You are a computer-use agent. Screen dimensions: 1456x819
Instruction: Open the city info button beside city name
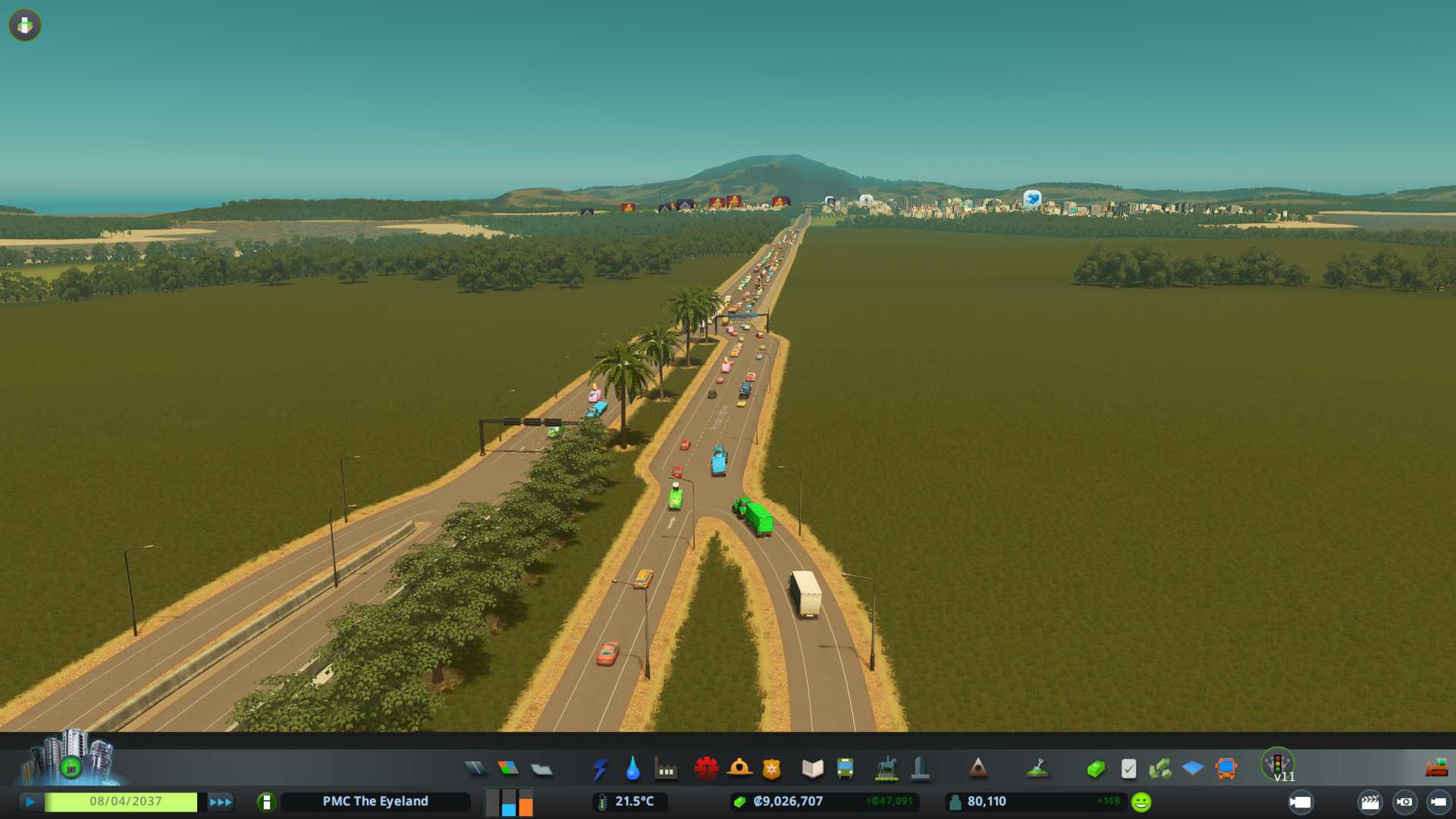[266, 802]
